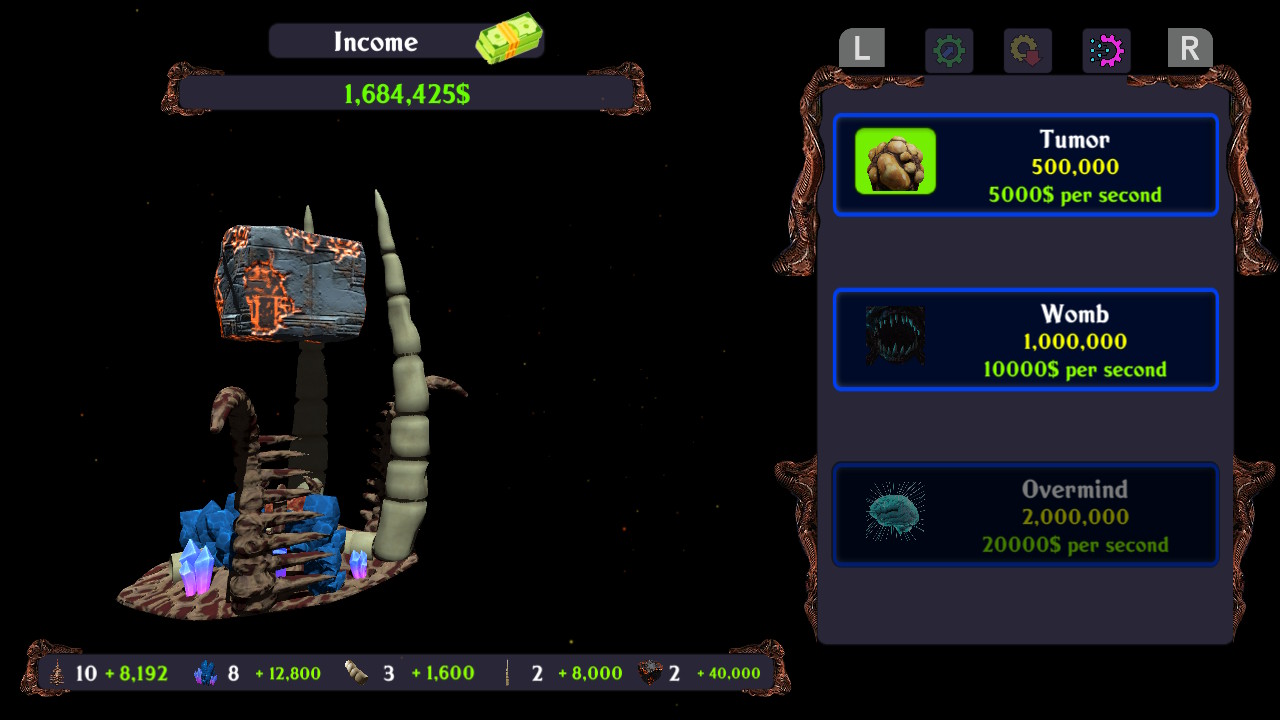
Task: Click the tower resource icon in bottom bar
Action: pos(55,673)
